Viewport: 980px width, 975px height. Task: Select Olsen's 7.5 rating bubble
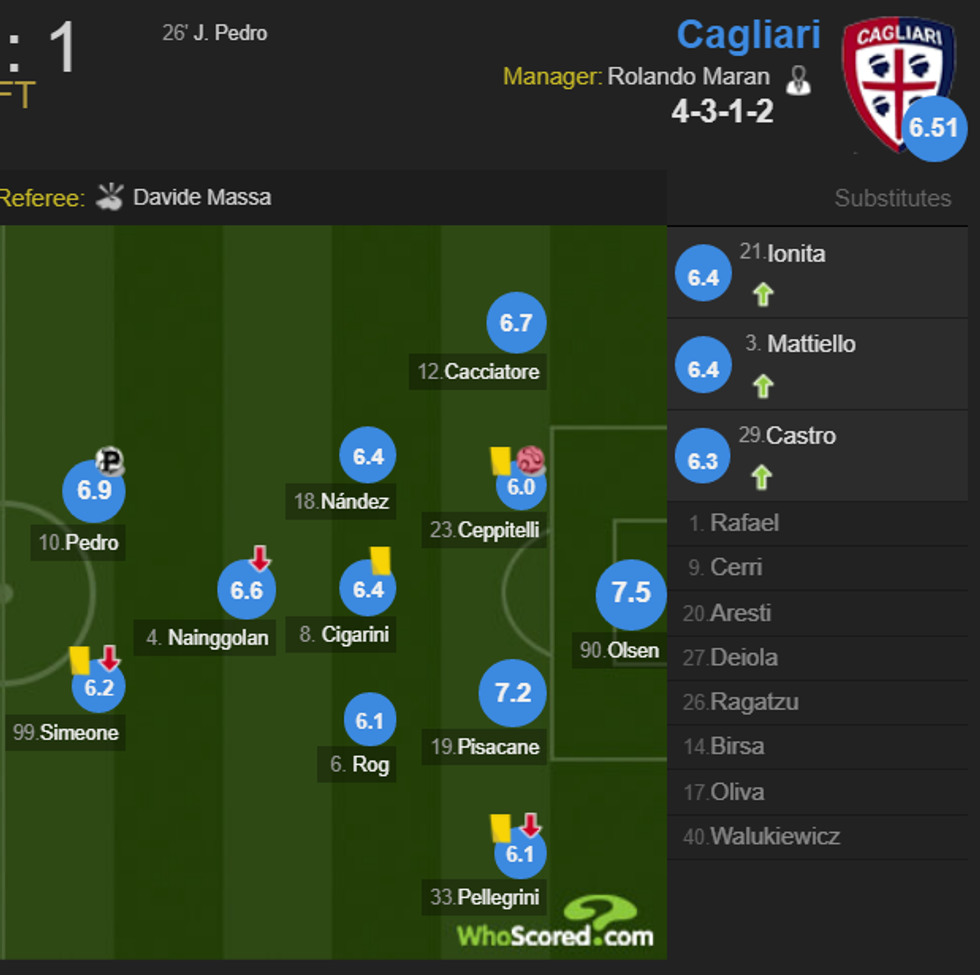pos(631,593)
